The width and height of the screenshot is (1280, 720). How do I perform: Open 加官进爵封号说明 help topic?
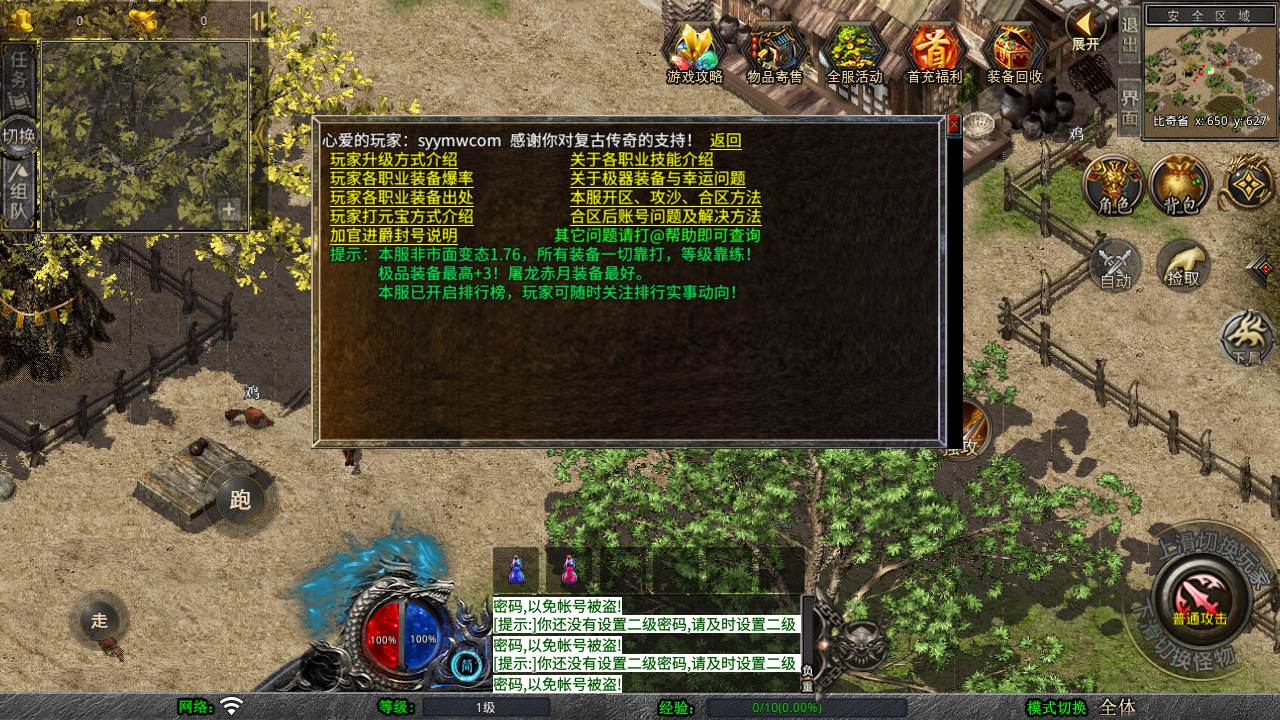[394, 236]
